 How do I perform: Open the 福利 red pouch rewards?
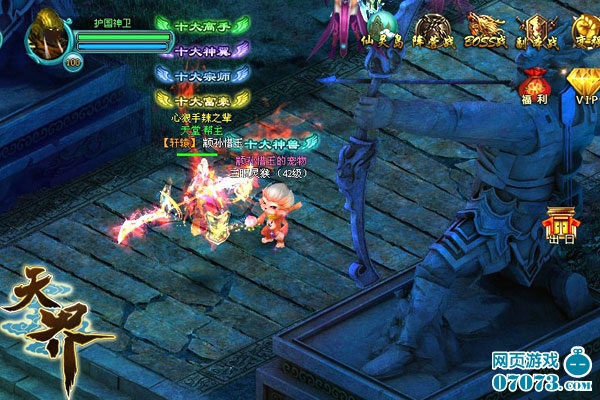pos(531,84)
